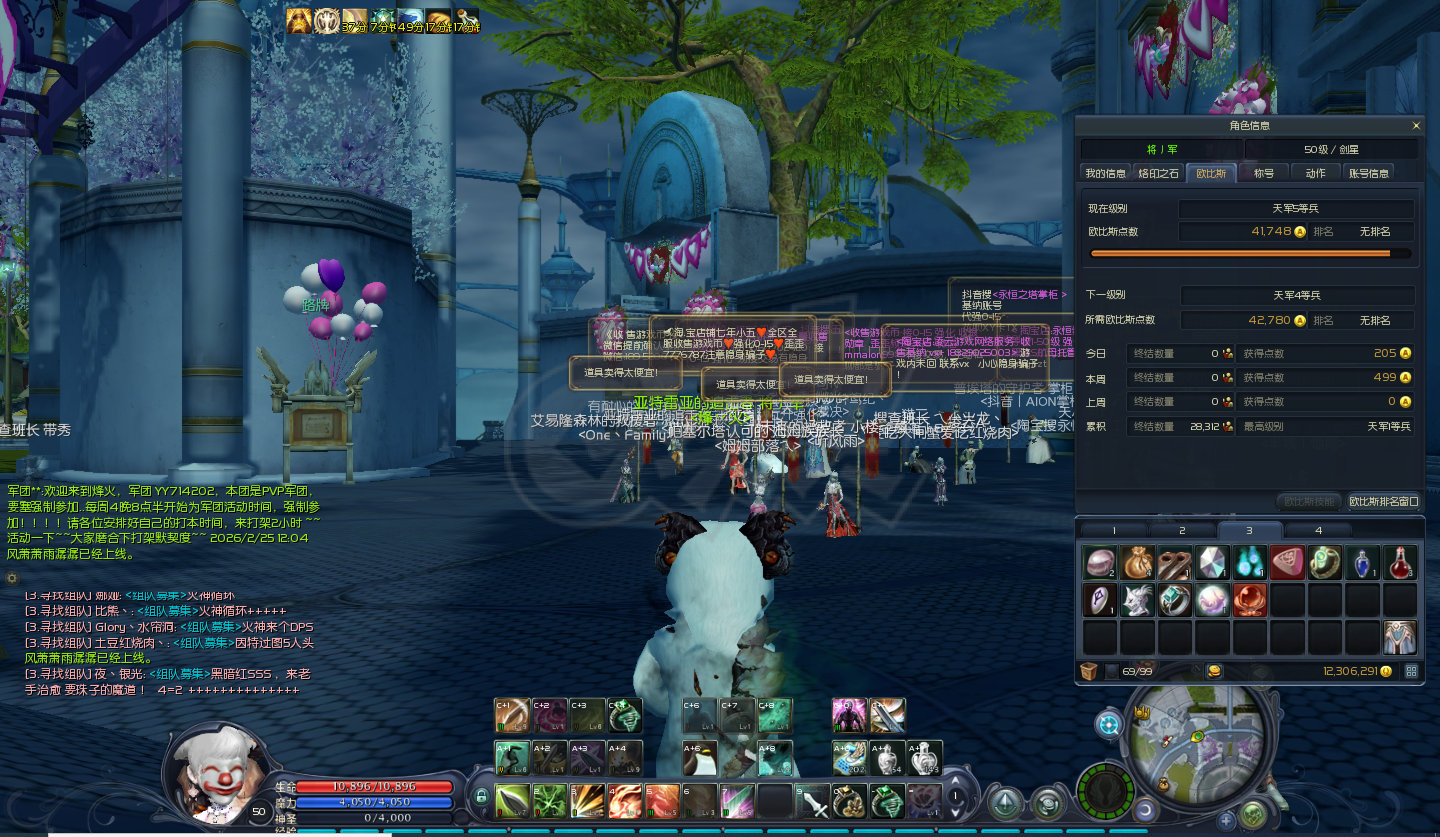Use the flame skill in hotbar slot 4
This screenshot has height=837, width=1440.
625,801
